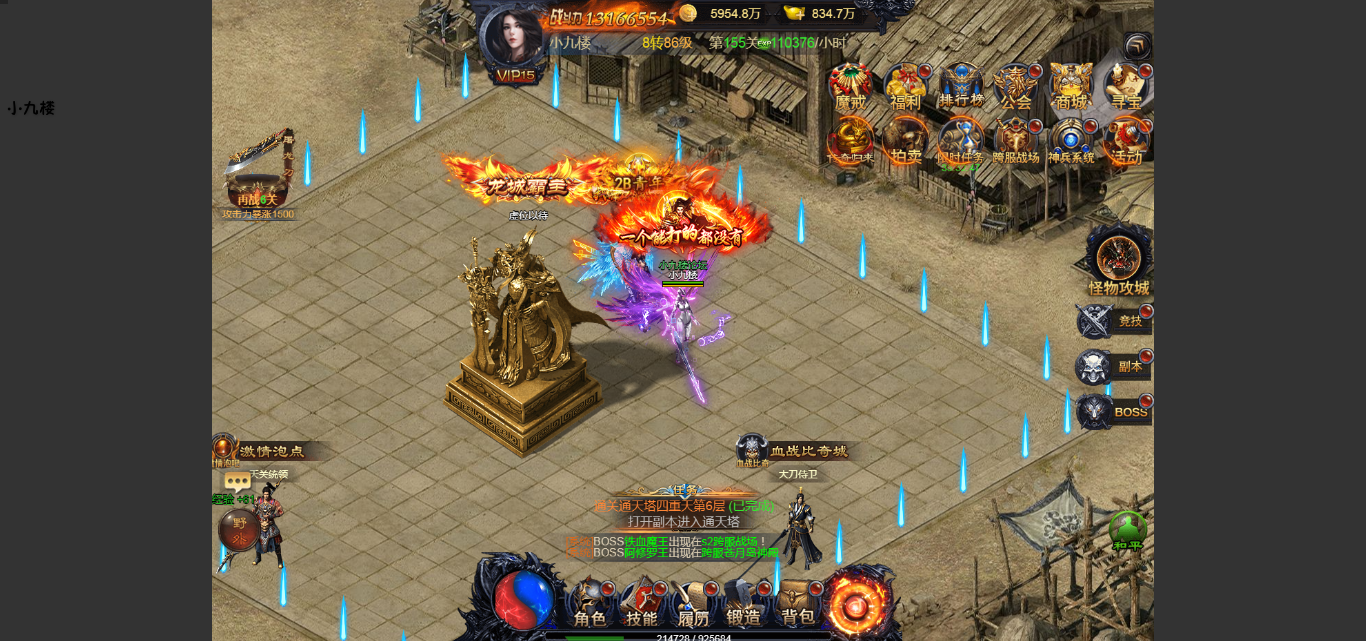
Task: Open the 背包 backpack inventory
Action: point(798,604)
